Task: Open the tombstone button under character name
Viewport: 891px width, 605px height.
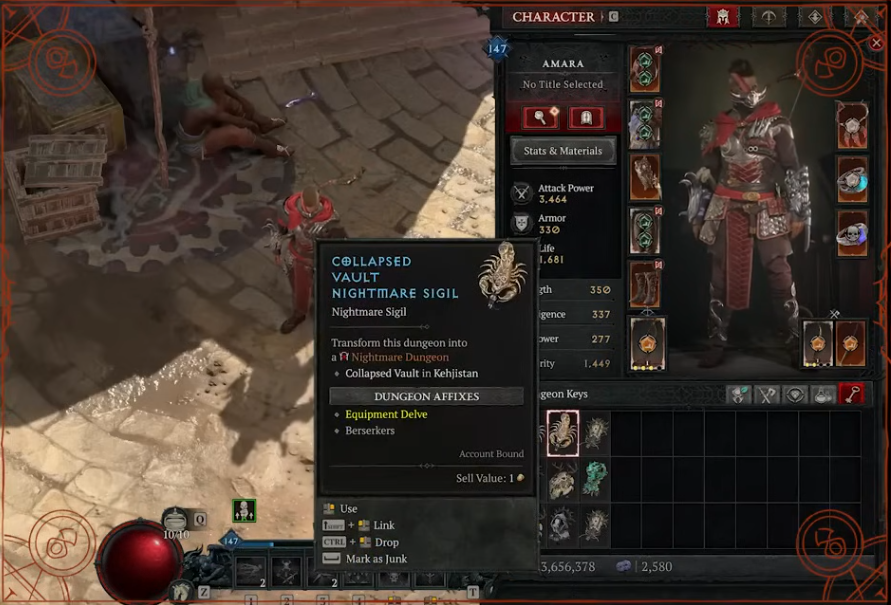Action: tap(585, 118)
